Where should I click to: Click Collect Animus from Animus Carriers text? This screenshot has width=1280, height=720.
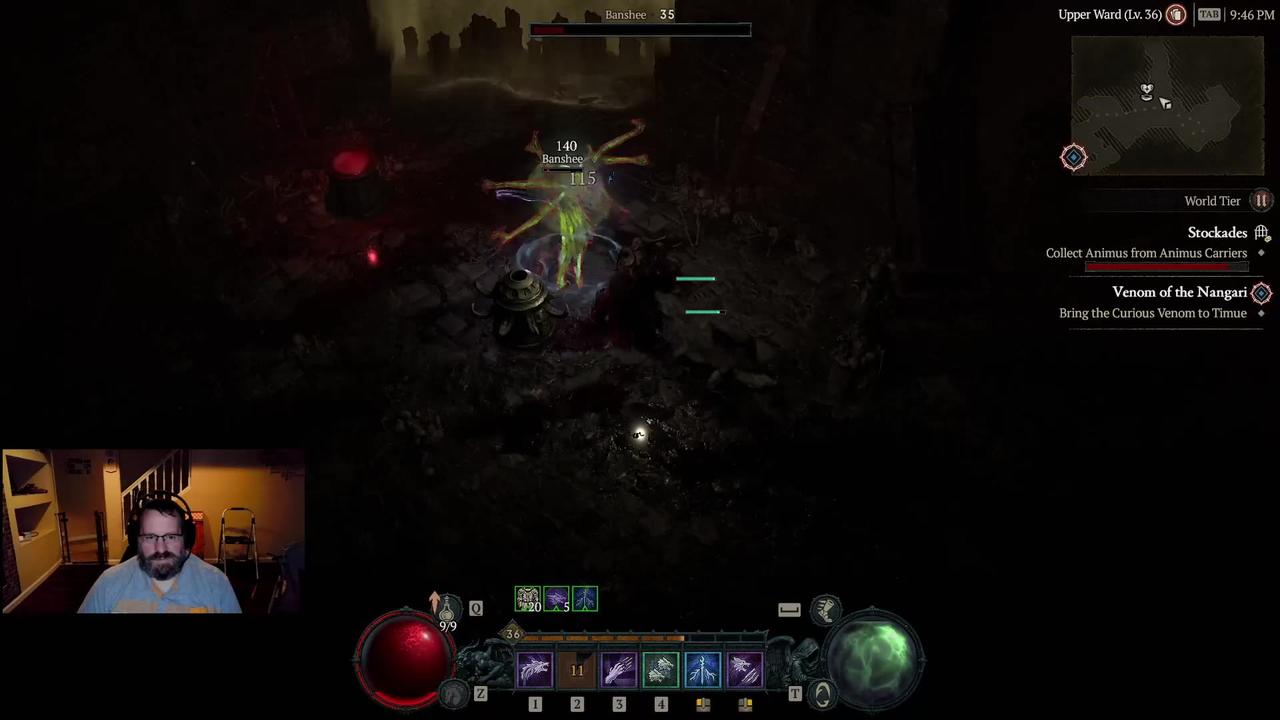[1146, 253]
